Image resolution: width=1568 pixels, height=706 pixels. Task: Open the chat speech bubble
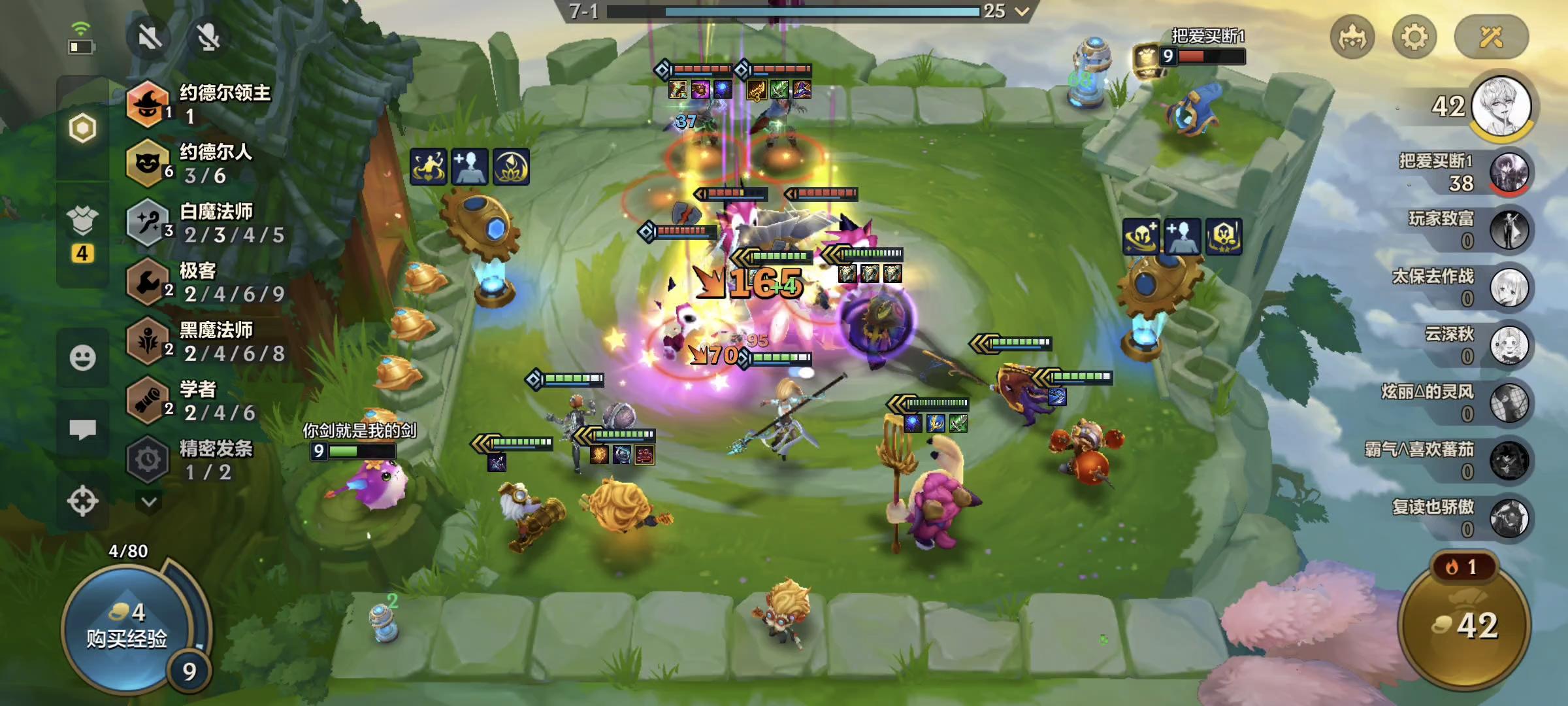point(83,429)
